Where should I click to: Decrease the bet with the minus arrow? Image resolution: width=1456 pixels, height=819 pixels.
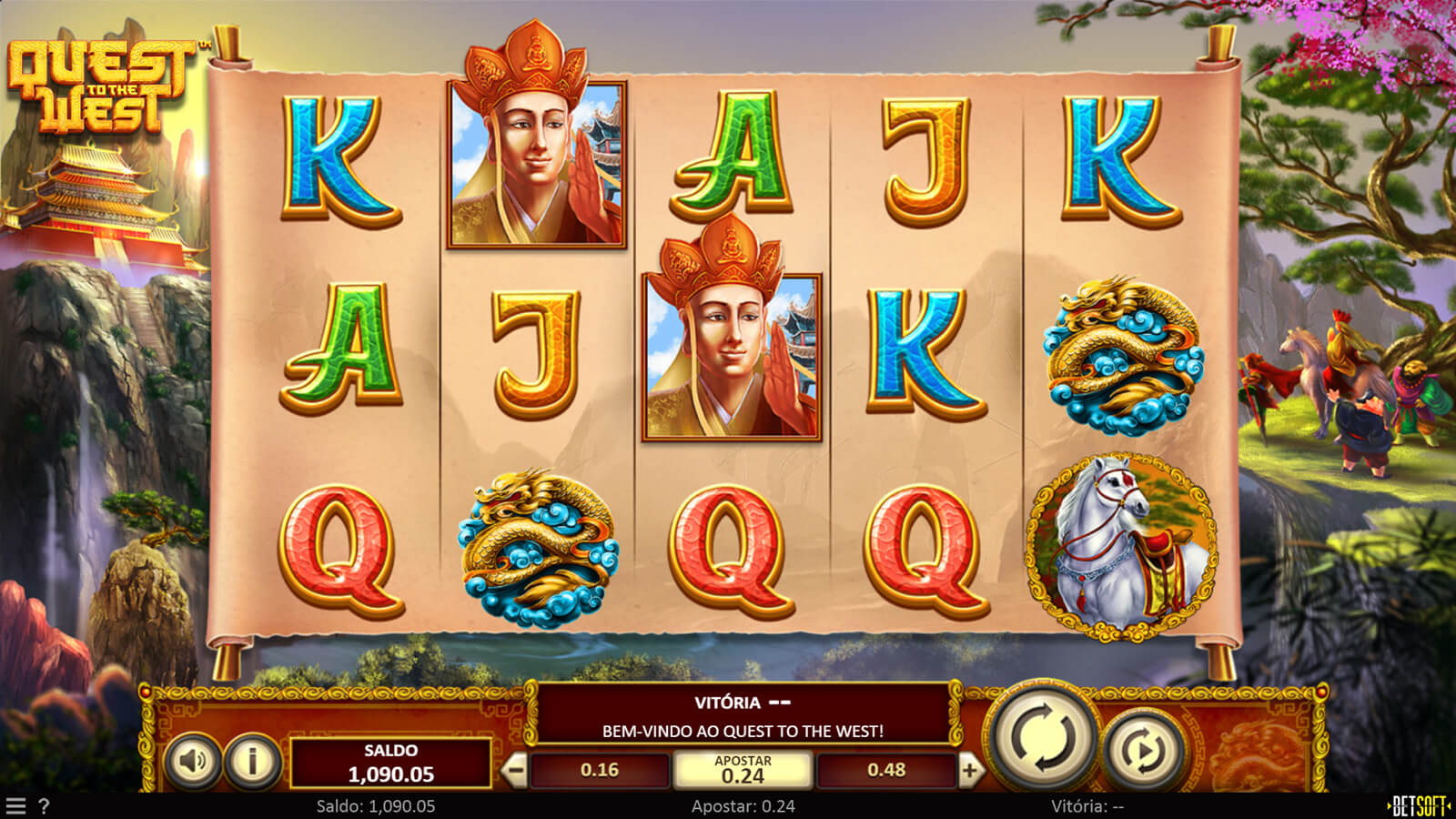(x=515, y=771)
